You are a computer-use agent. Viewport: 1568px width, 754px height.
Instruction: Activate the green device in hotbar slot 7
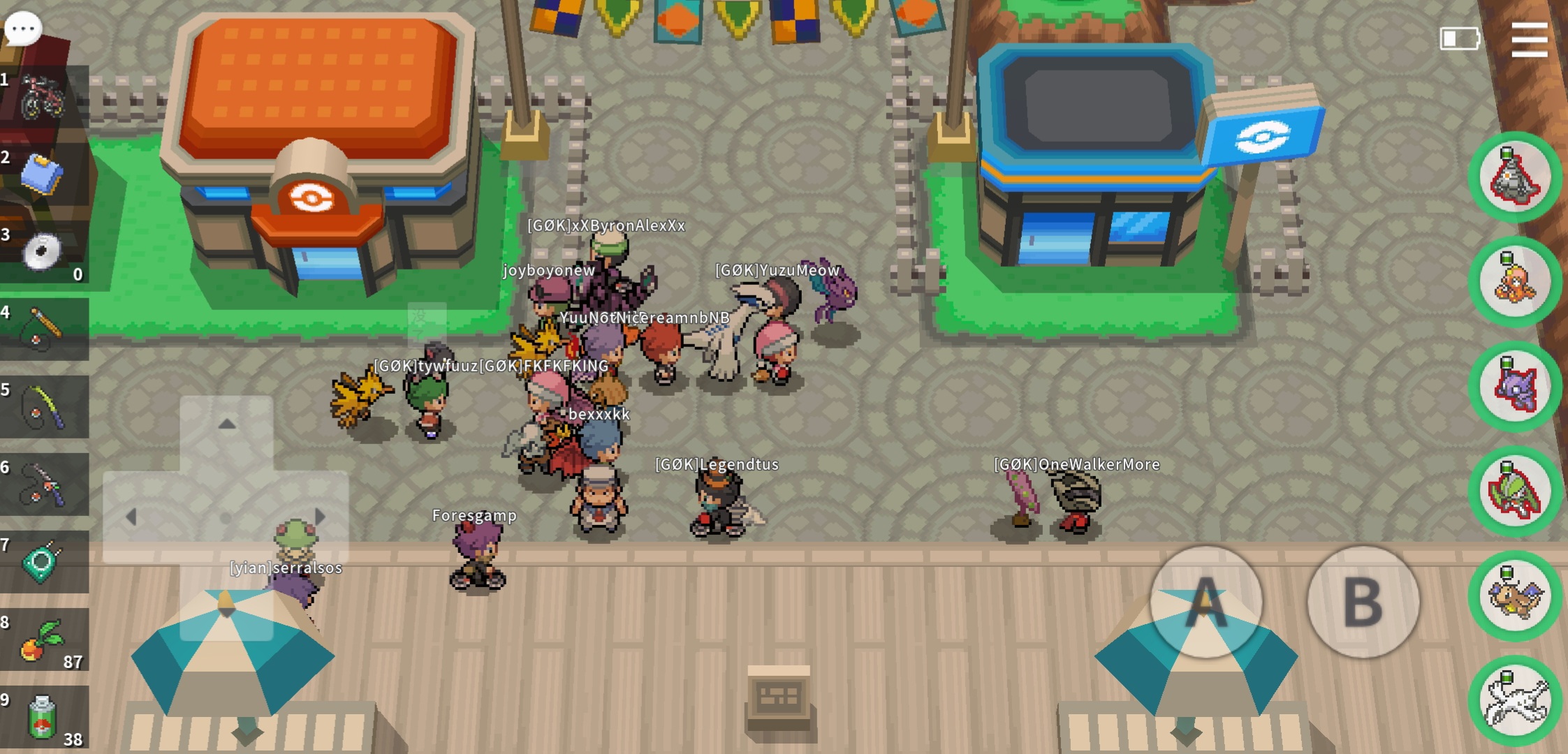click(x=42, y=561)
